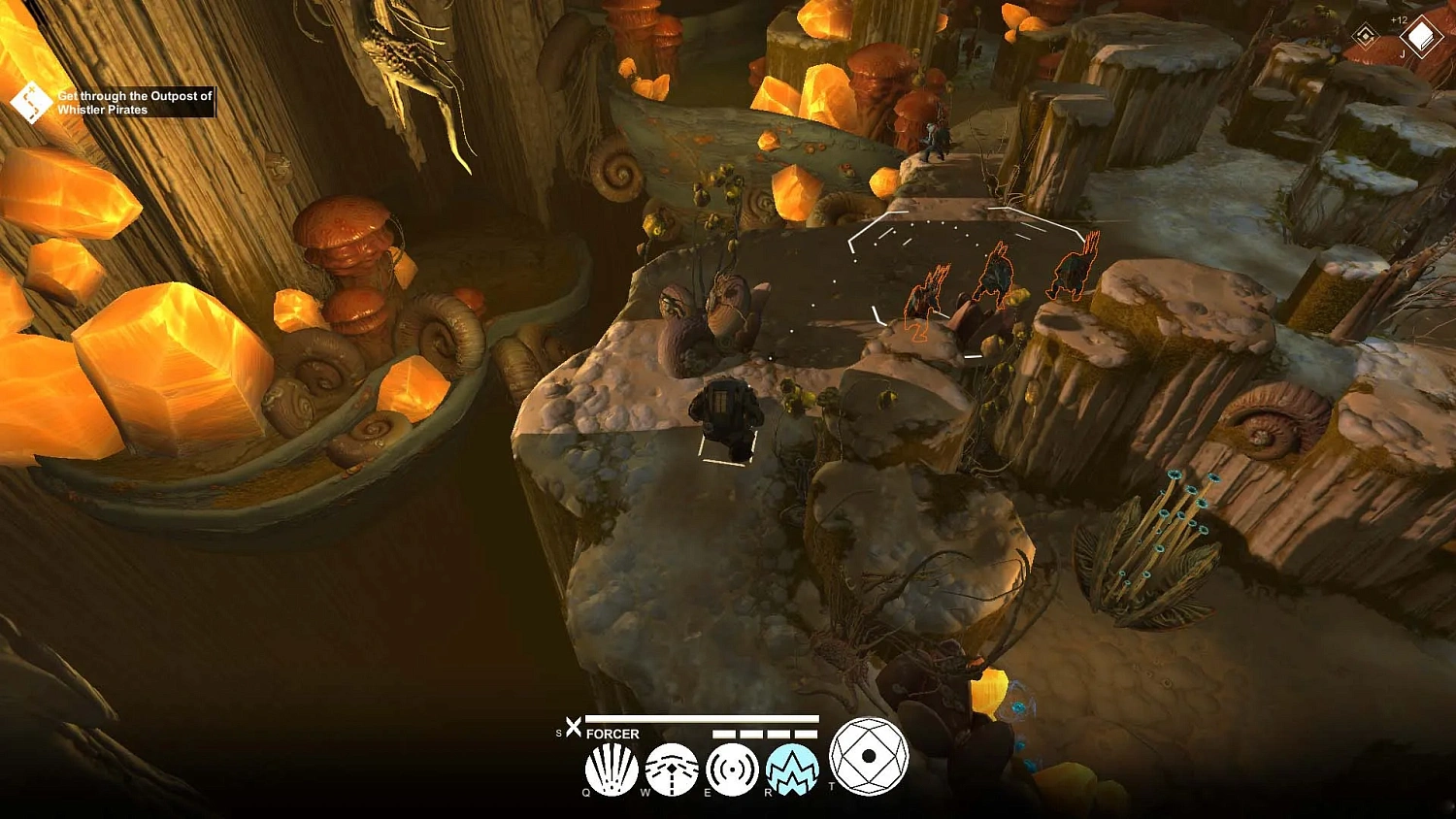This screenshot has height=819, width=1456.
Task: Select the W pathfinding ability icon
Action: tap(673, 769)
